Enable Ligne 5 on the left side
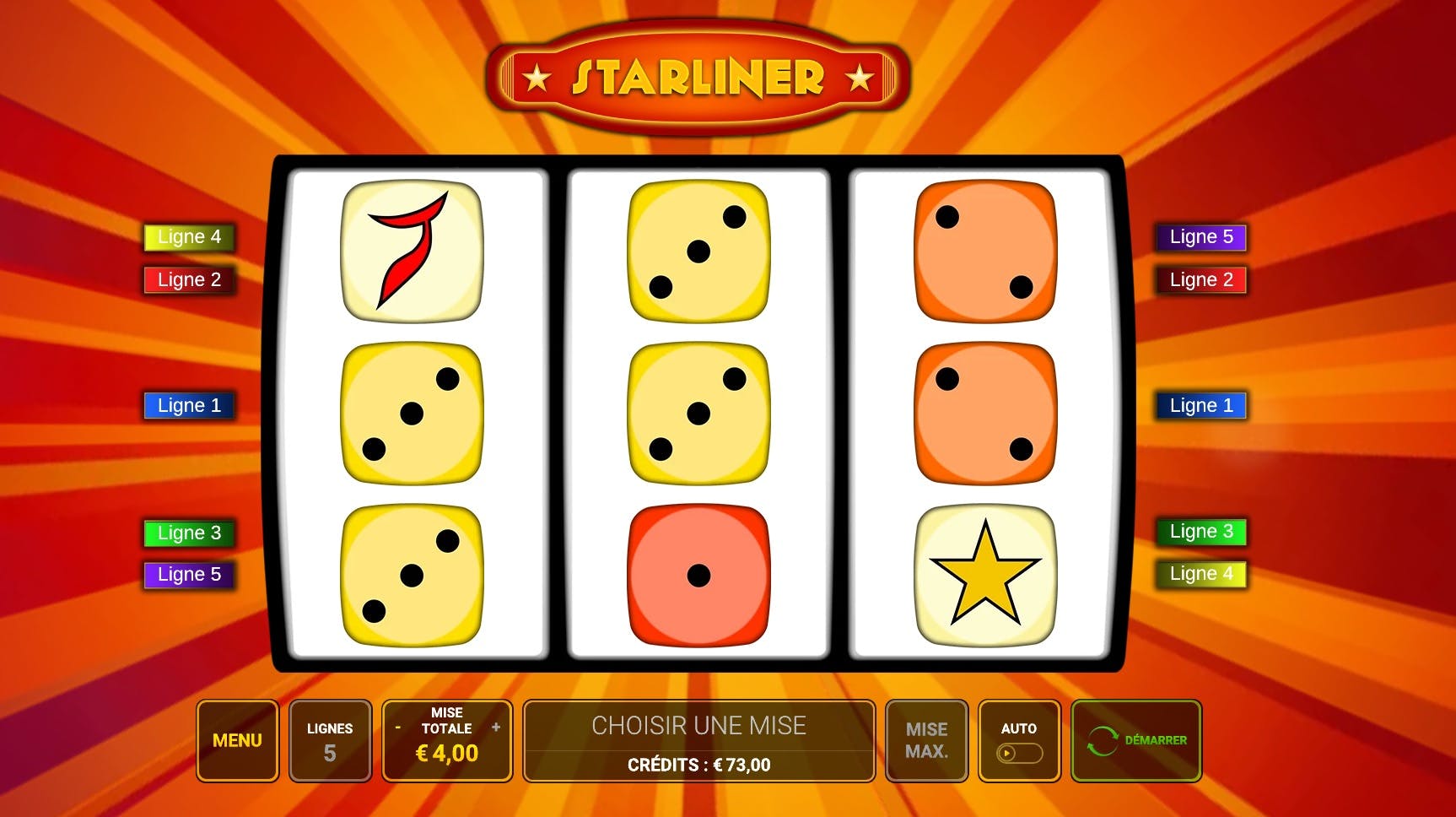The image size is (1456, 817). 188,574
